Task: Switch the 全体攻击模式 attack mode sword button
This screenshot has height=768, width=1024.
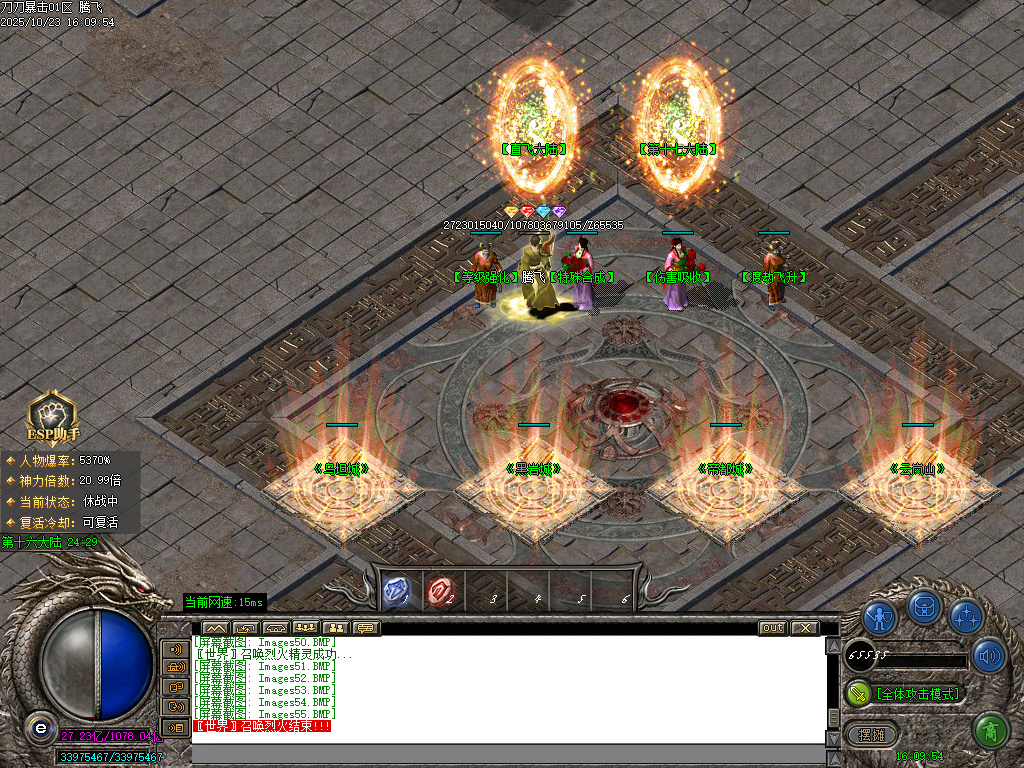Action: 859,693
